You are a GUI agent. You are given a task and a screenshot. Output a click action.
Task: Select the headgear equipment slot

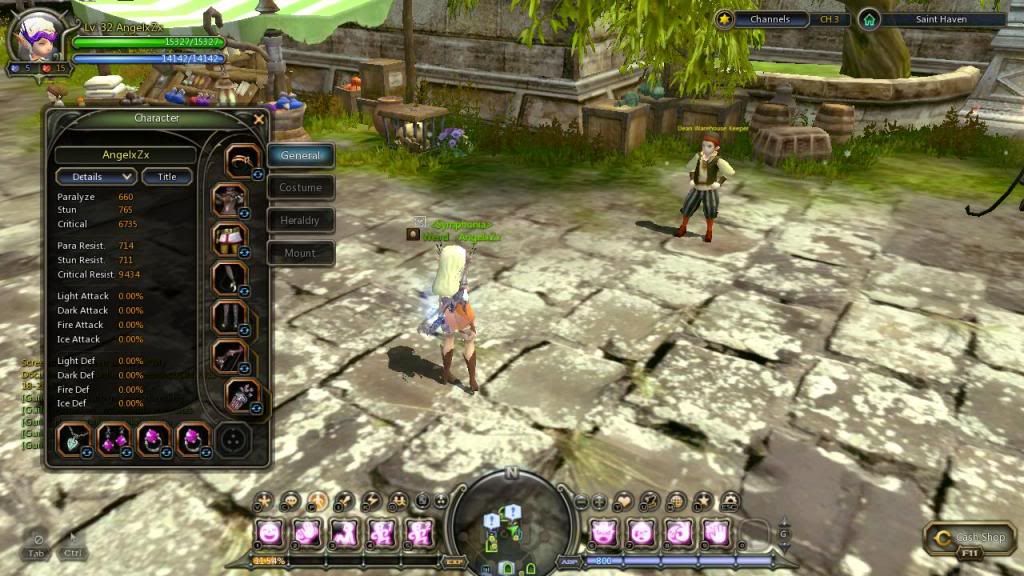click(241, 160)
